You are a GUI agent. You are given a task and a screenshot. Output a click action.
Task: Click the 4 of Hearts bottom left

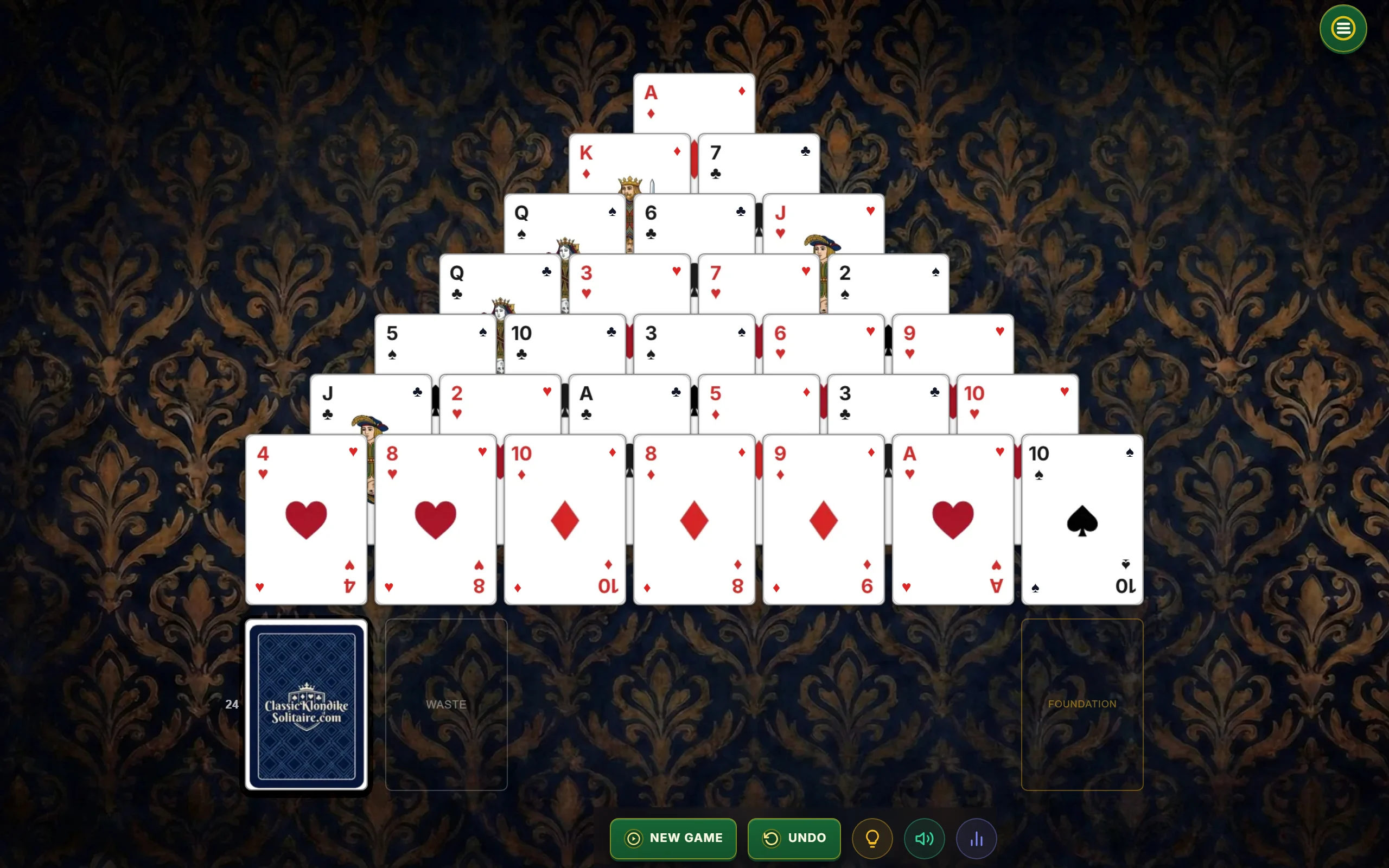click(x=306, y=520)
